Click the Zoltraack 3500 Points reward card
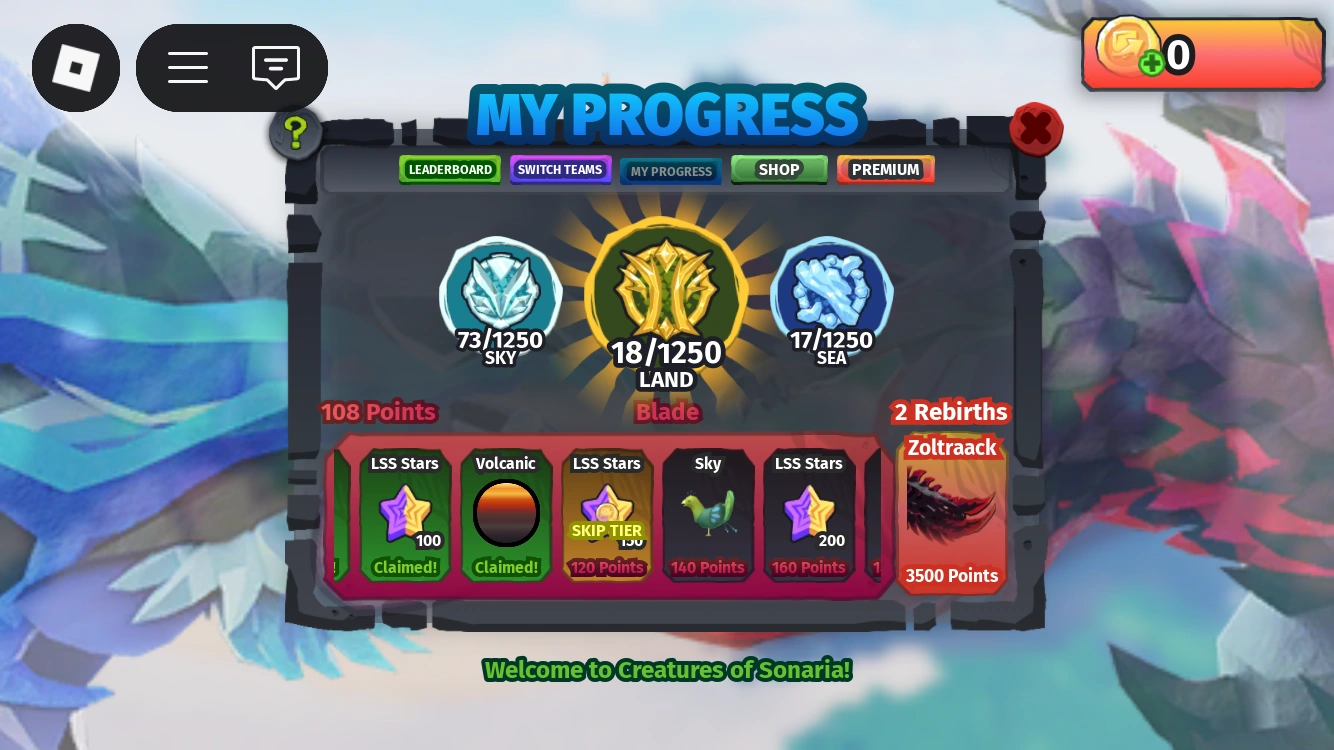This screenshot has height=750, width=1334. point(951,512)
